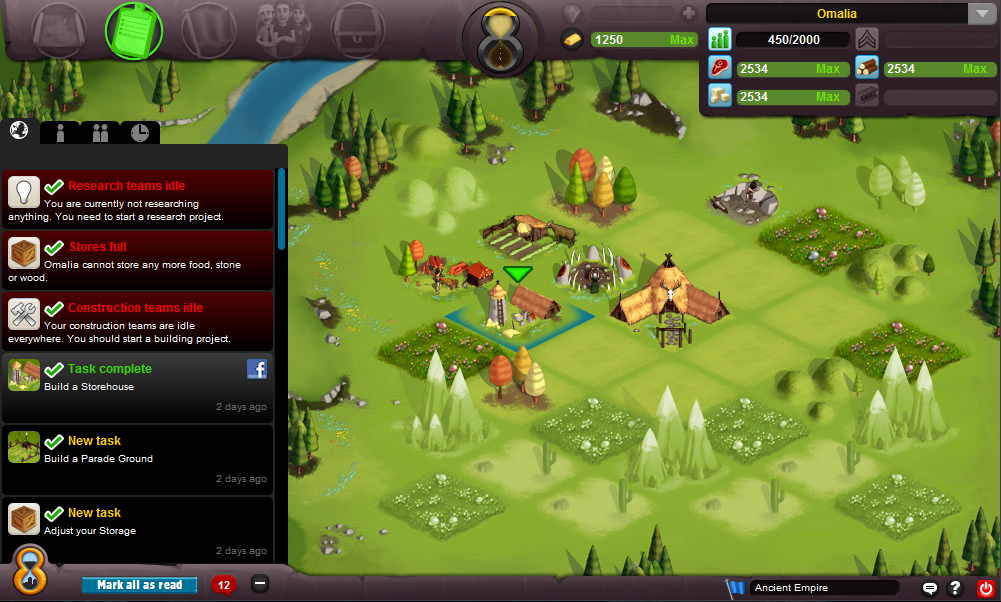1001x602 pixels.
Task: Open the Omalia city dropdown
Action: [979, 14]
